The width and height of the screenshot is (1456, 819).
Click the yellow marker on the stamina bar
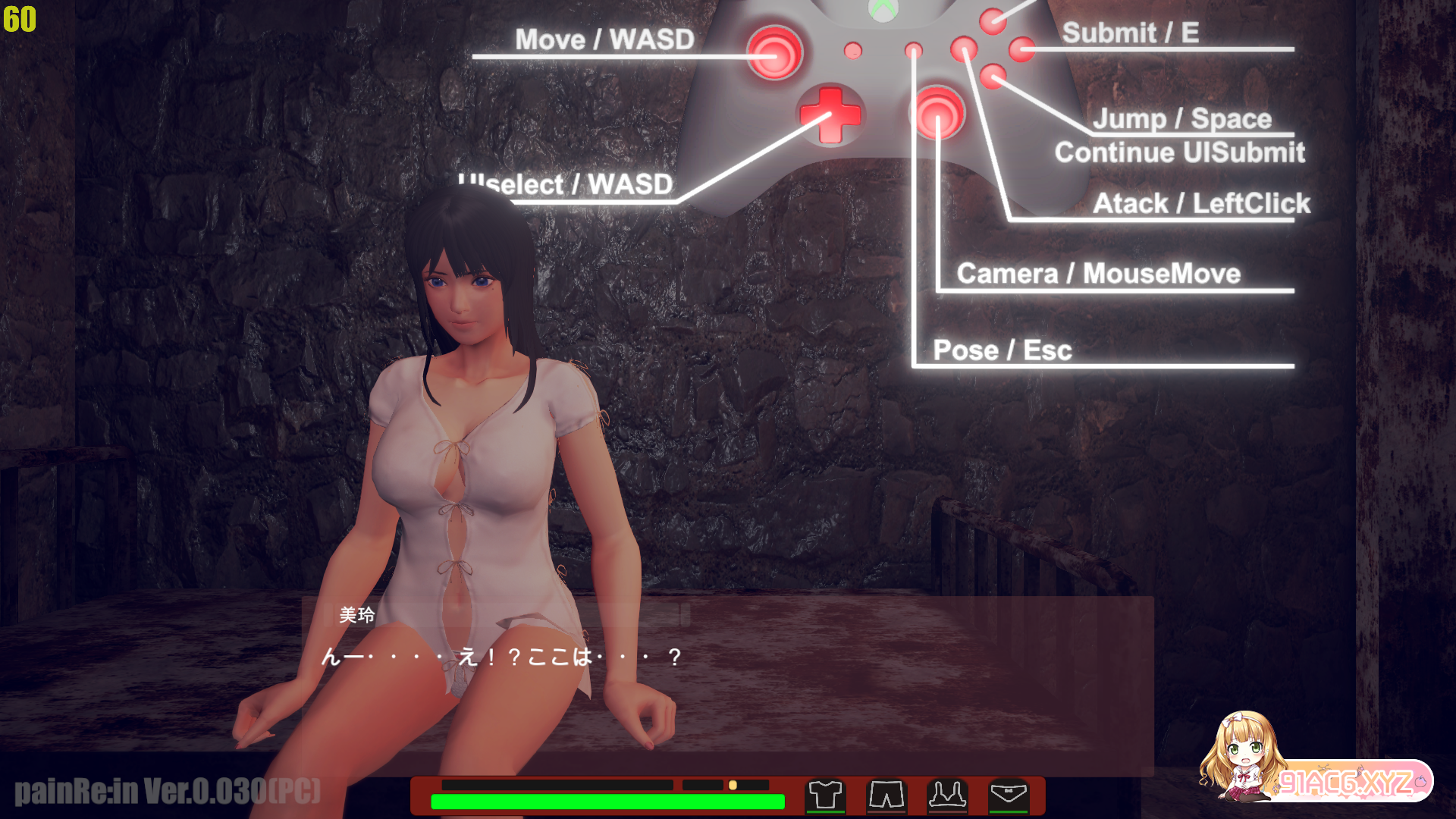[x=734, y=786]
